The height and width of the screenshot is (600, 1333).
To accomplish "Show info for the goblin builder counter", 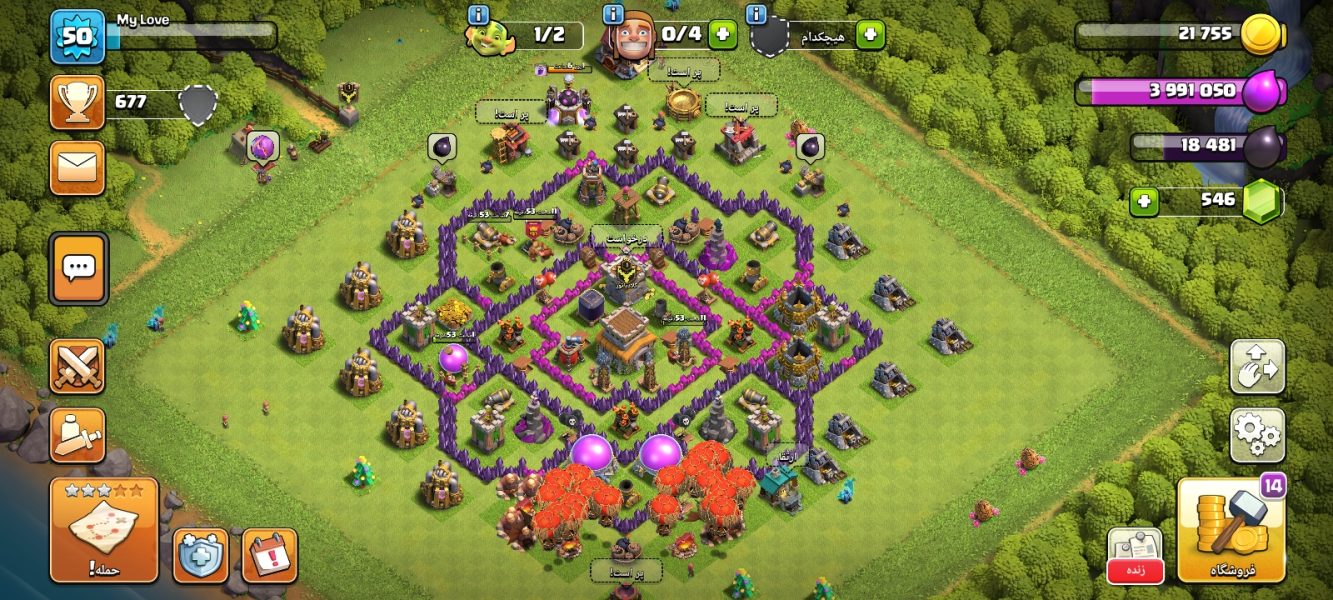I will tap(478, 14).
